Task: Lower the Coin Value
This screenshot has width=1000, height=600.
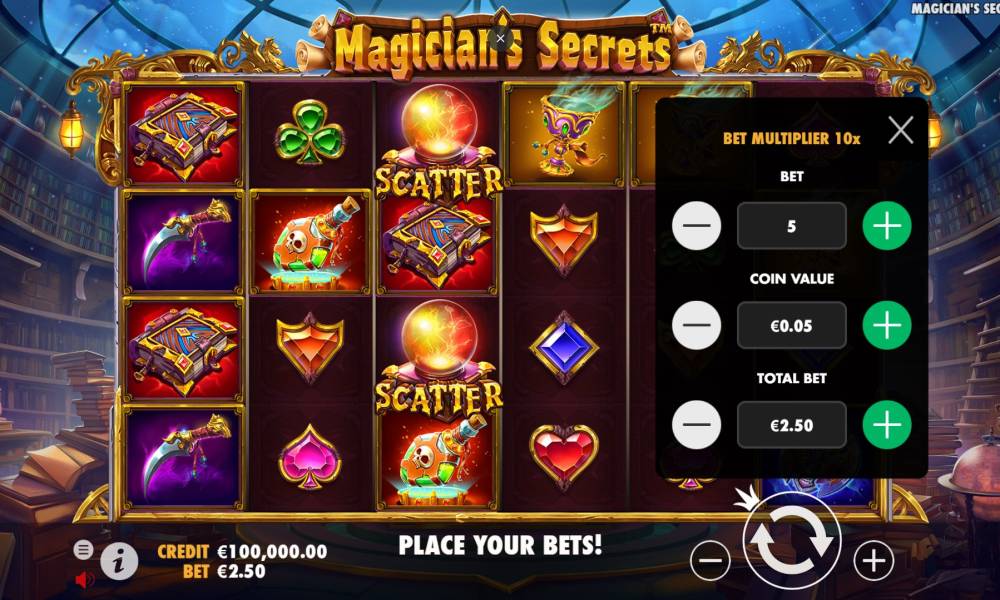Action: pos(697,326)
